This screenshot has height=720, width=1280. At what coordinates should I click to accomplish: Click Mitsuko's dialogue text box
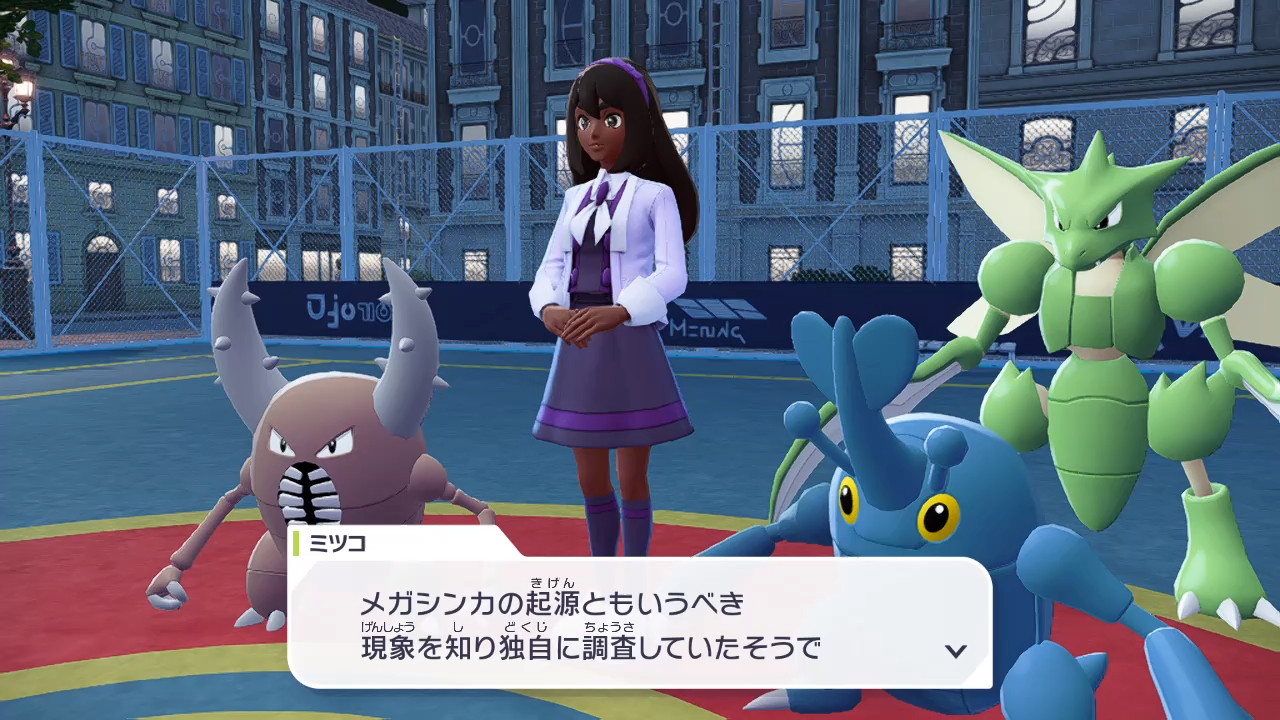pos(638,624)
